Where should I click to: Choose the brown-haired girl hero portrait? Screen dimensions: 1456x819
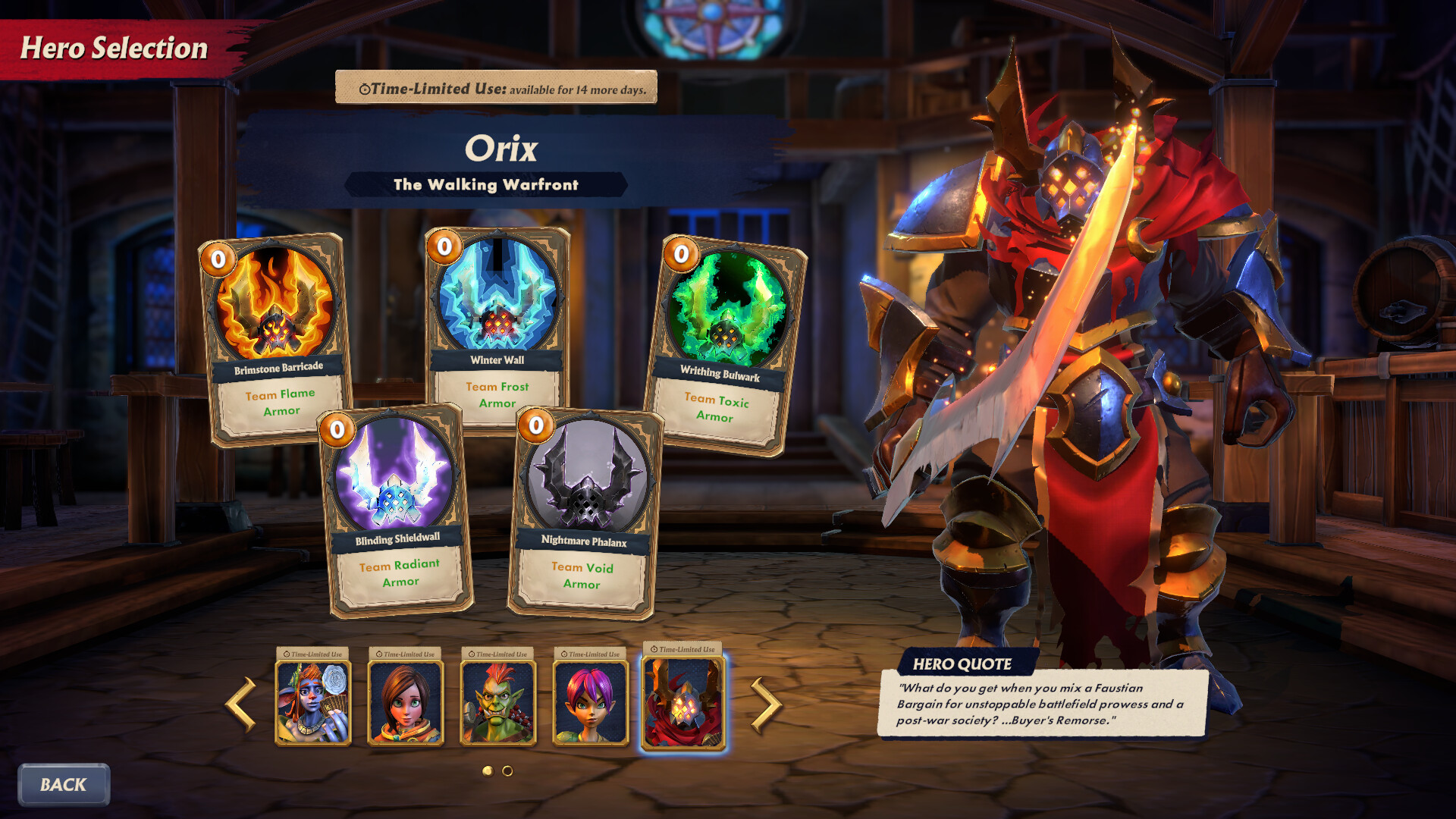406,702
